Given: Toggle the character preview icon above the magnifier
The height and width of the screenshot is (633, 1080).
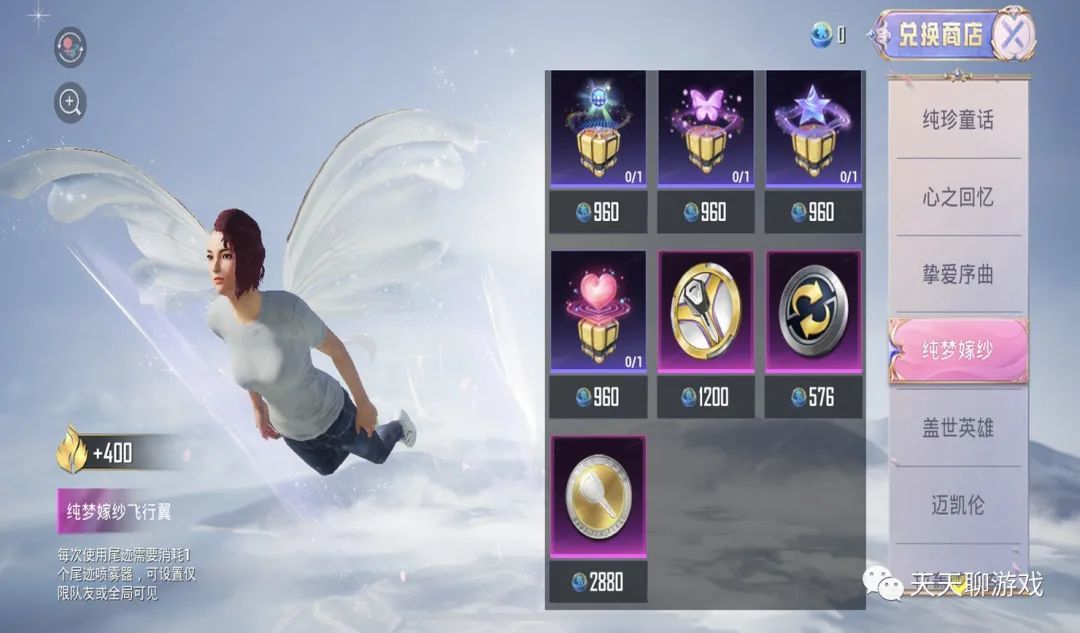Looking at the screenshot, I should [x=70, y=47].
